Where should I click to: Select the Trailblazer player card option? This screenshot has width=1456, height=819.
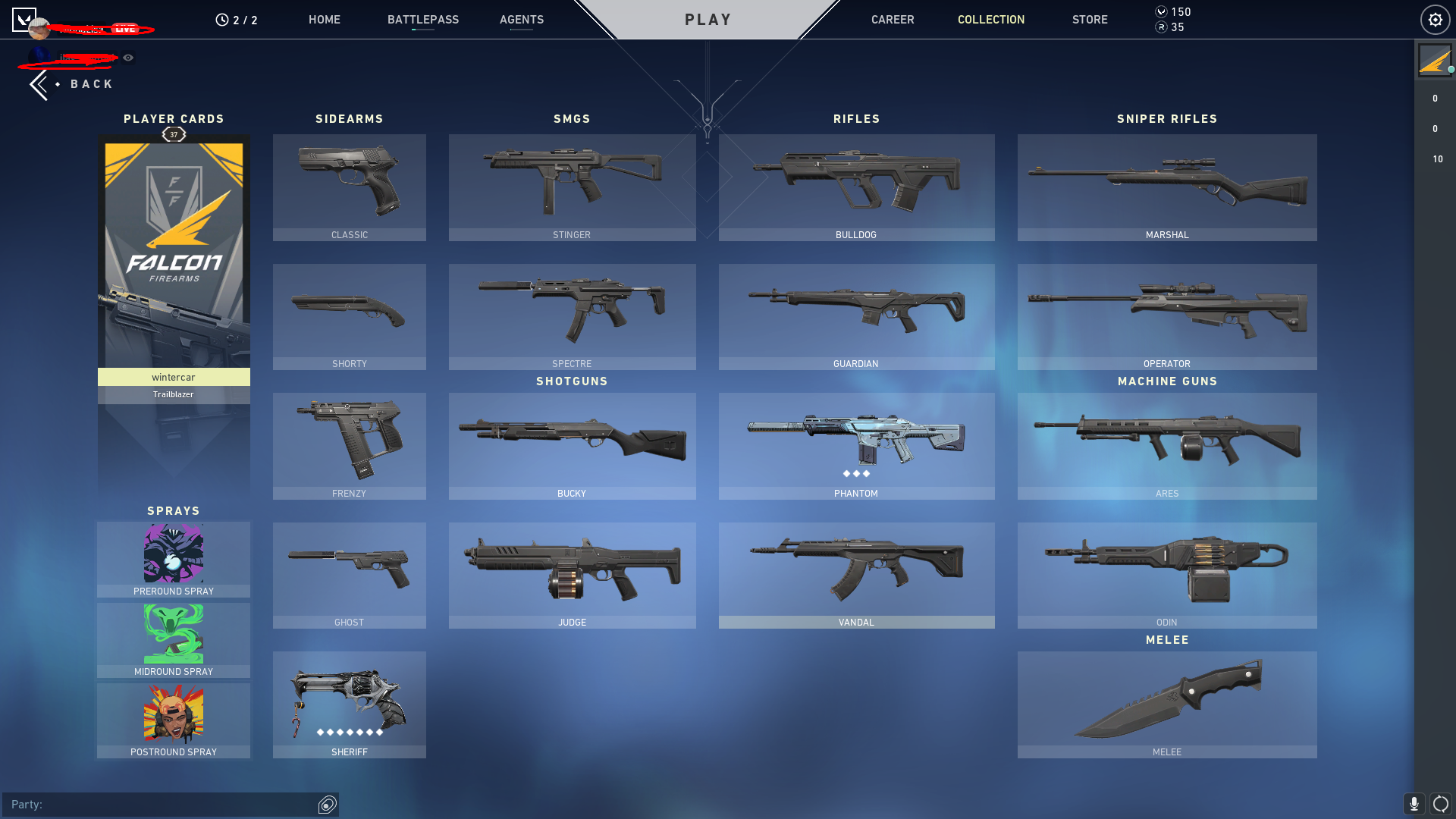174,394
